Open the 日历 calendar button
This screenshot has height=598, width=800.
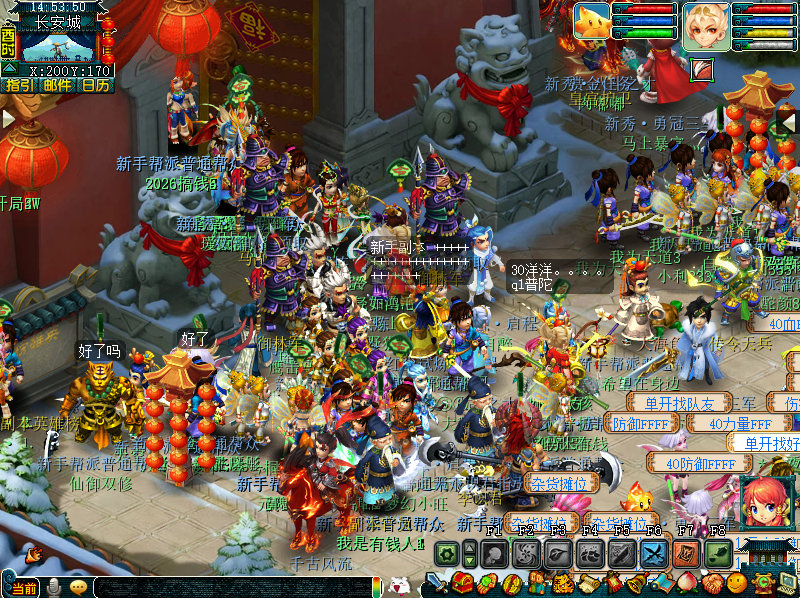coord(96,85)
